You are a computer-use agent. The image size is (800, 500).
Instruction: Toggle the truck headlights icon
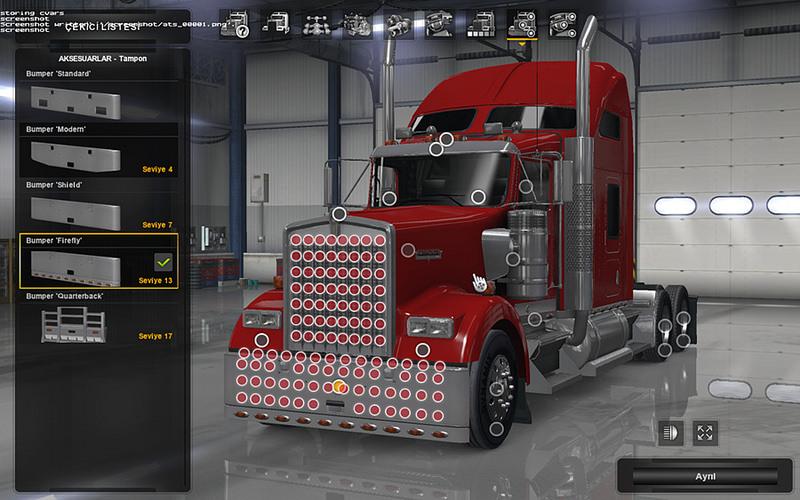(x=670, y=433)
